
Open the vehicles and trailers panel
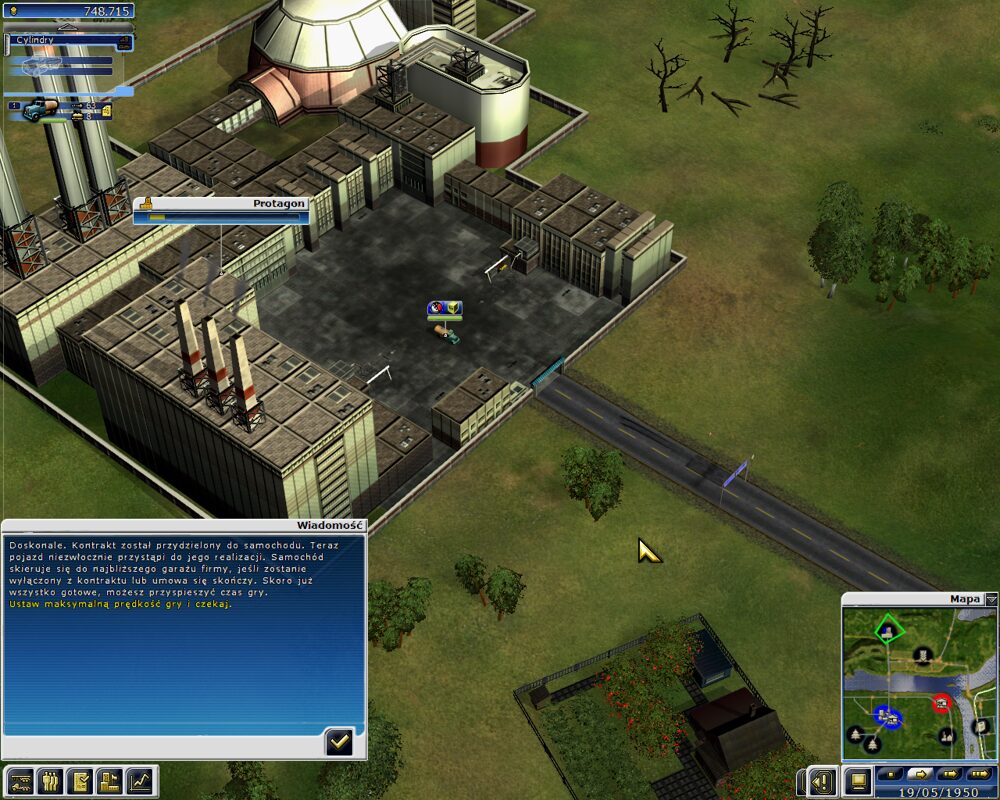pos(19,780)
